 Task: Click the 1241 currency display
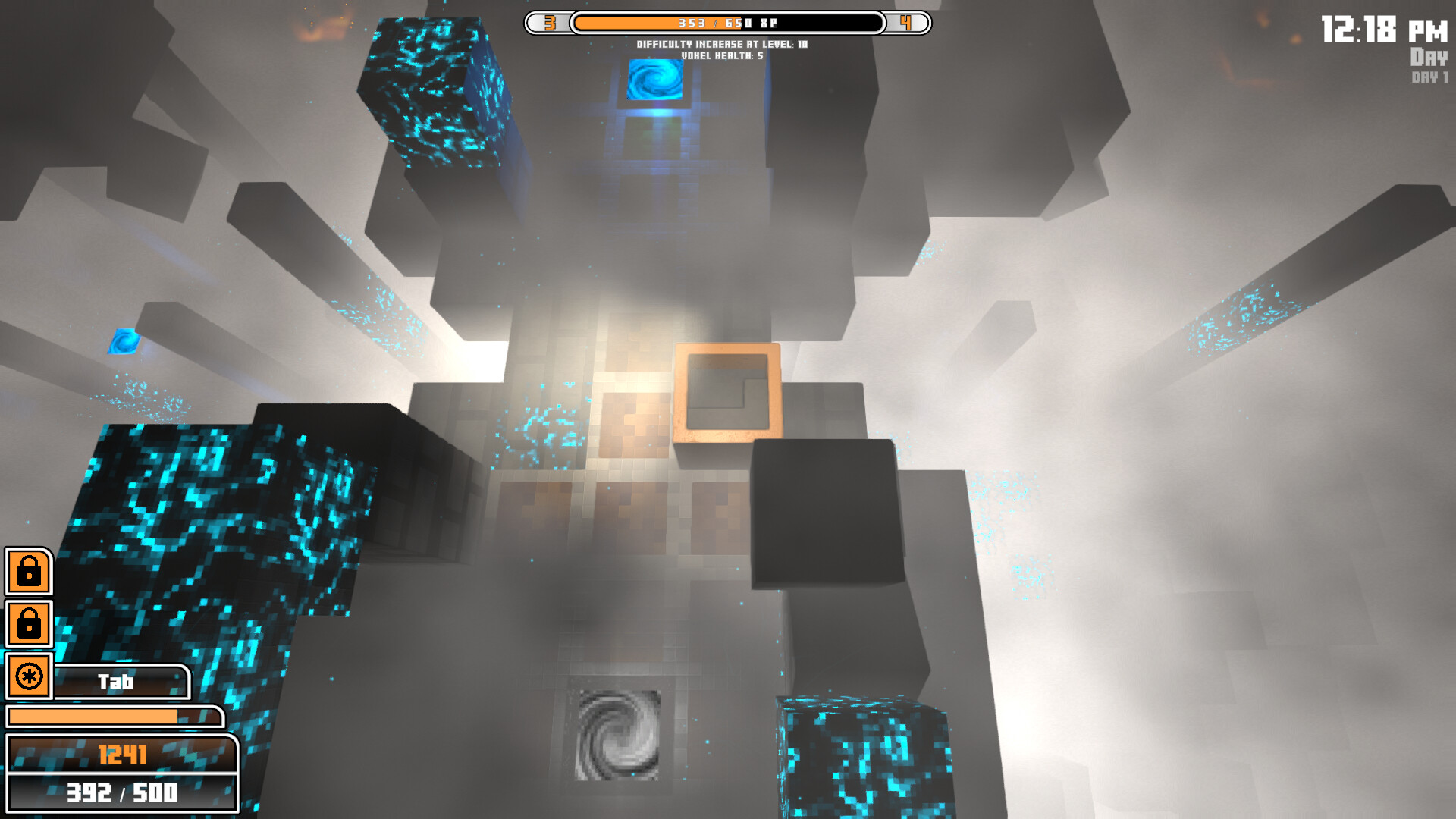coord(125,754)
